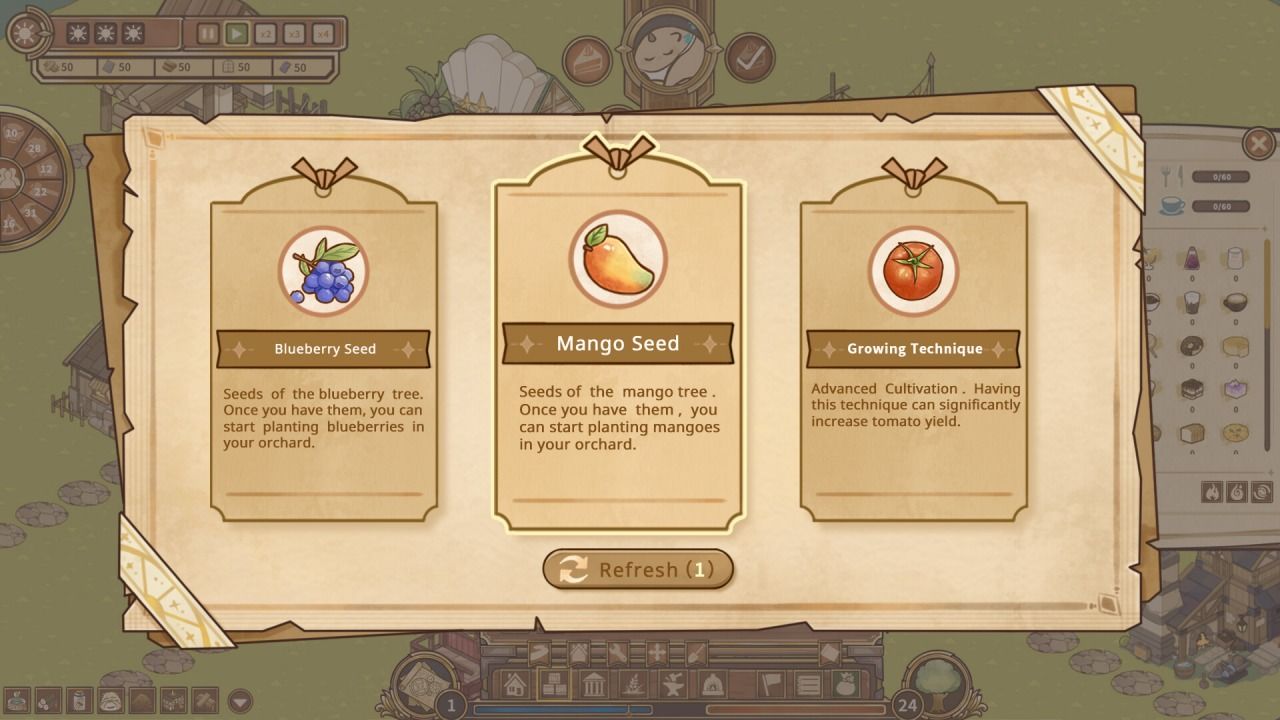This screenshot has height=720, width=1280.
Task: Set game speed to normal play
Action: click(x=236, y=34)
